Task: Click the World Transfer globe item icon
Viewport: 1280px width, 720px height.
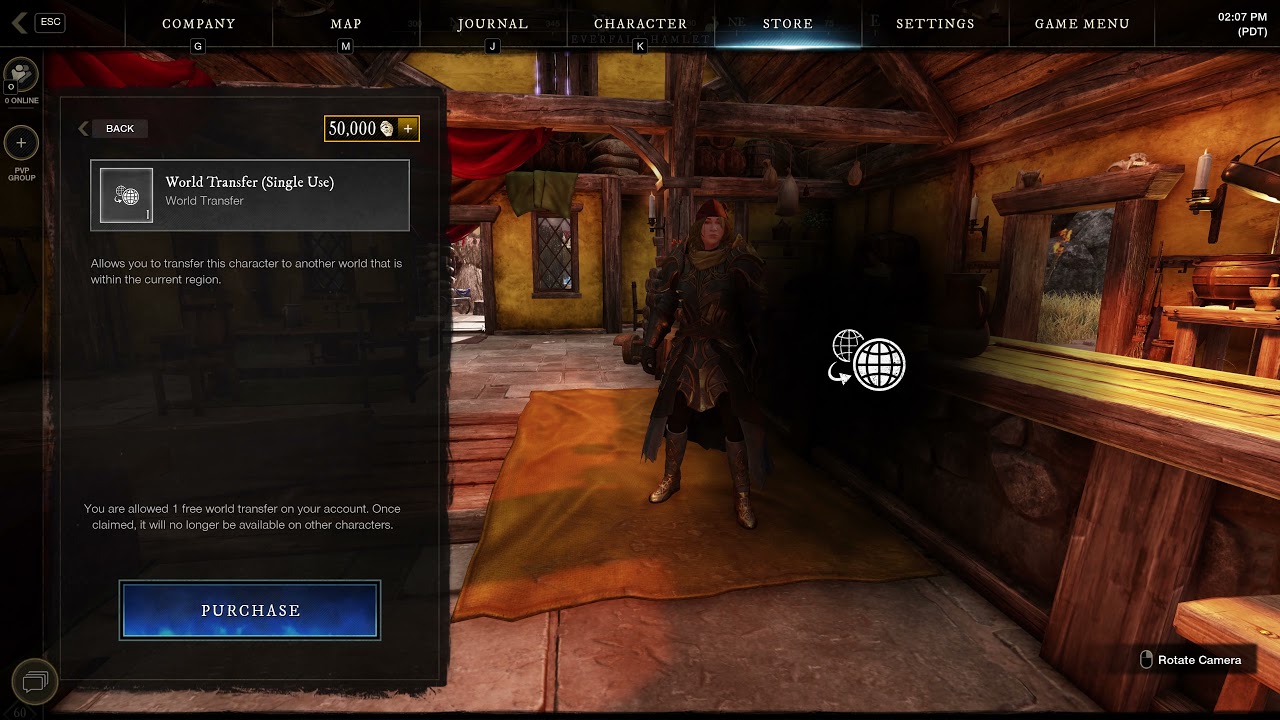Action: (126, 195)
